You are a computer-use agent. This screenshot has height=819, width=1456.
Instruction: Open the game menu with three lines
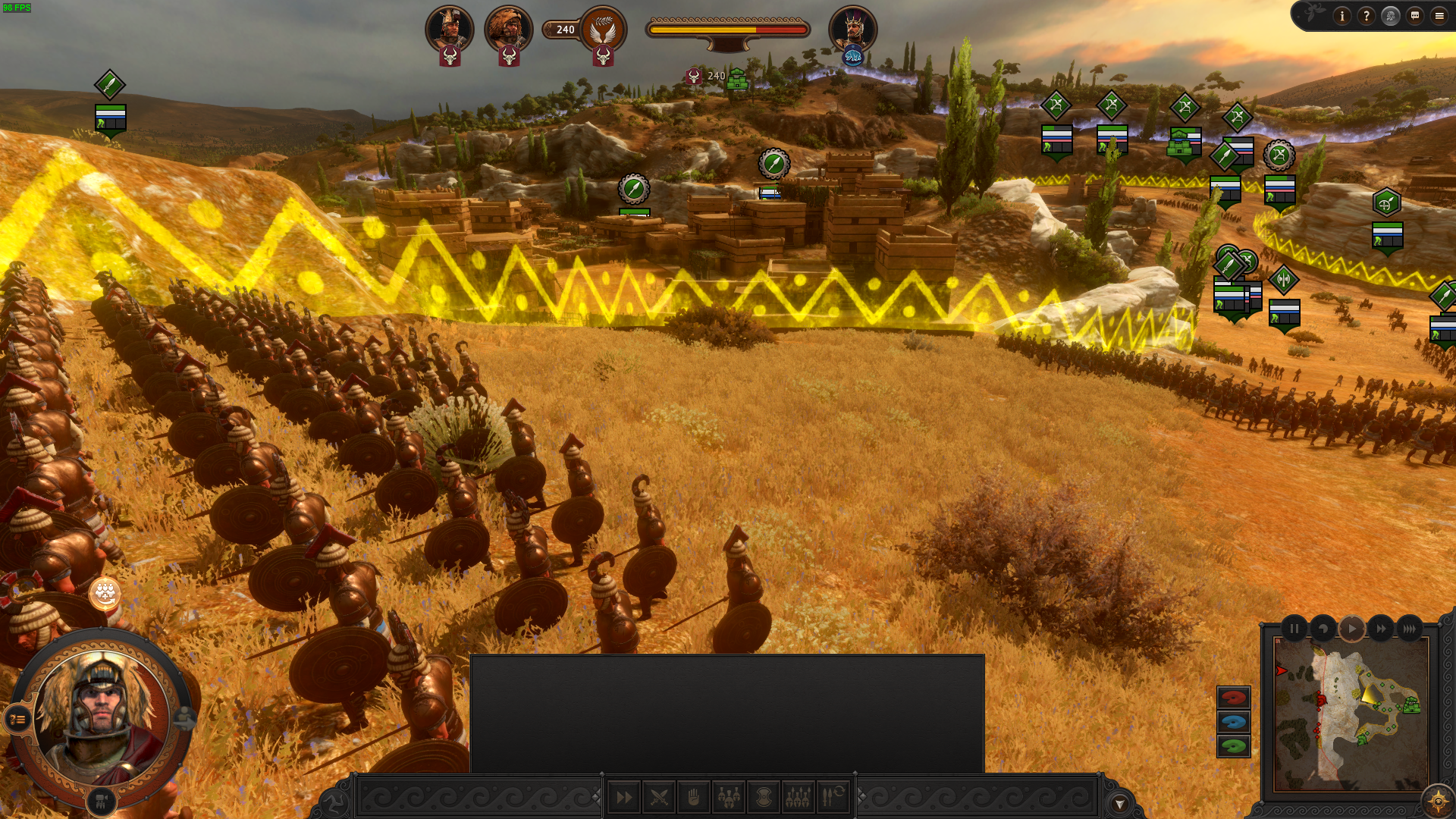pyautogui.click(x=1439, y=16)
